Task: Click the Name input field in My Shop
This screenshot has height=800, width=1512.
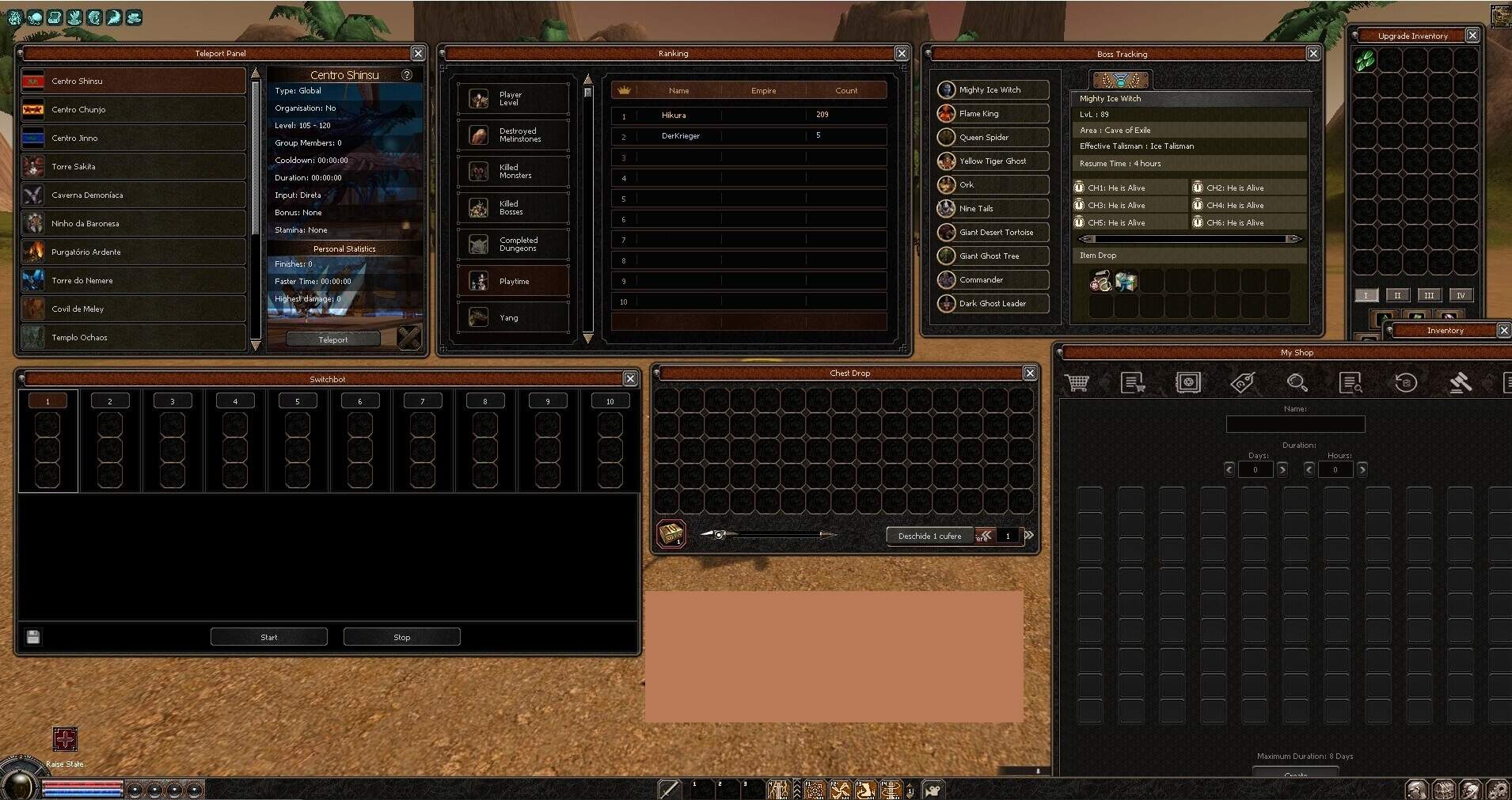Action: point(1296,425)
